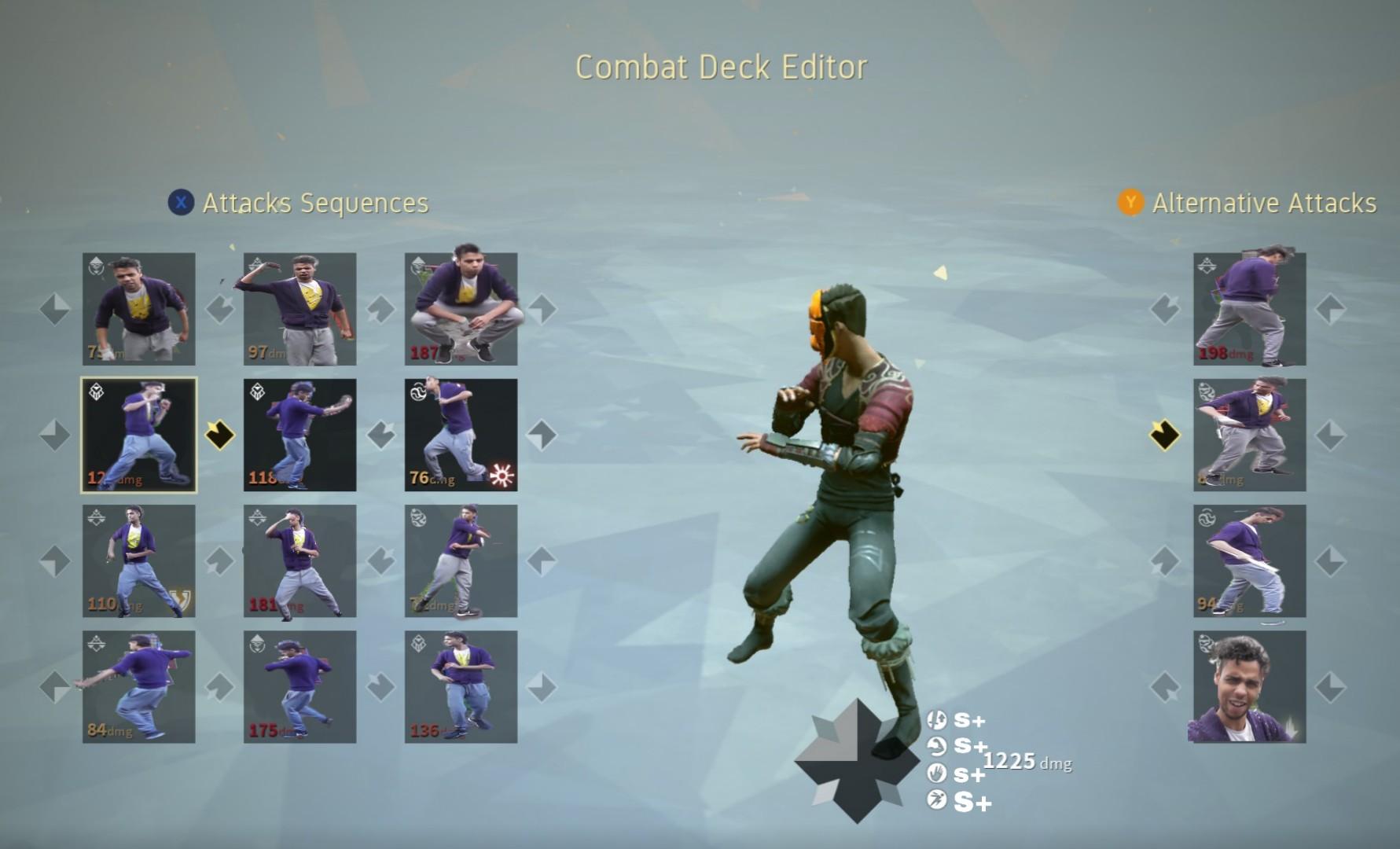The image size is (1400, 849).
Task: Switch to the Attacks Sequences section
Action: [x=314, y=204]
